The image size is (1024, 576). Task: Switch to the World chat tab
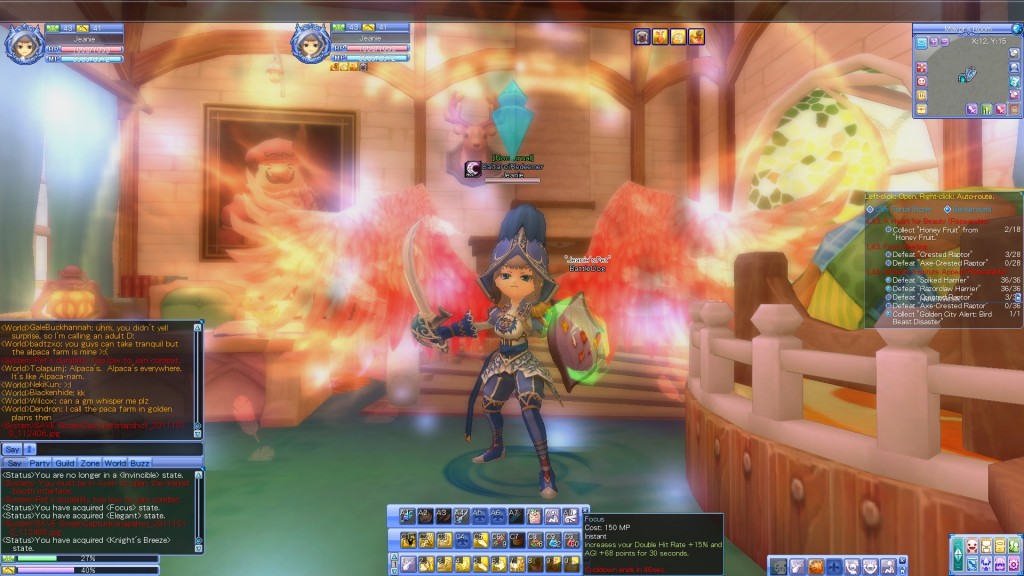(116, 464)
